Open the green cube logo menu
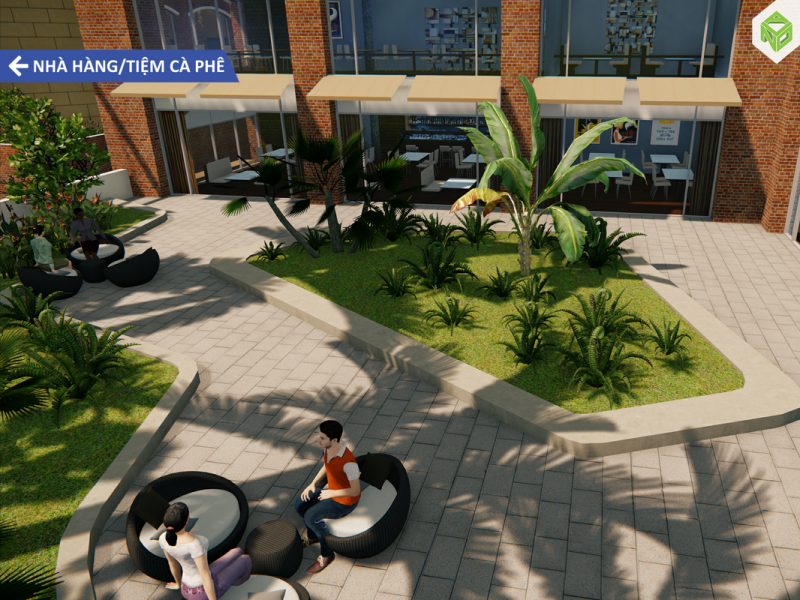This screenshot has width=800, height=600. coord(775,31)
